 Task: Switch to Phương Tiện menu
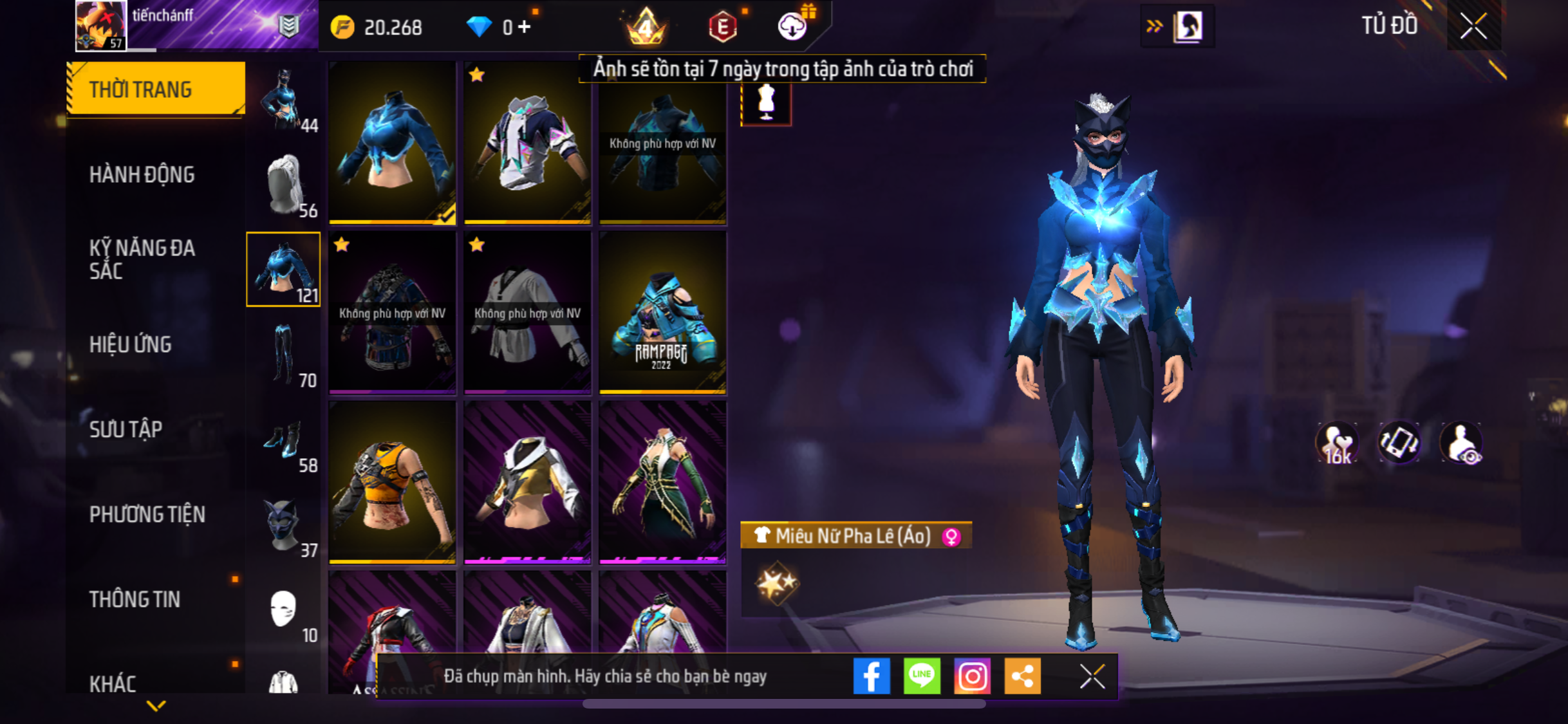[147, 514]
